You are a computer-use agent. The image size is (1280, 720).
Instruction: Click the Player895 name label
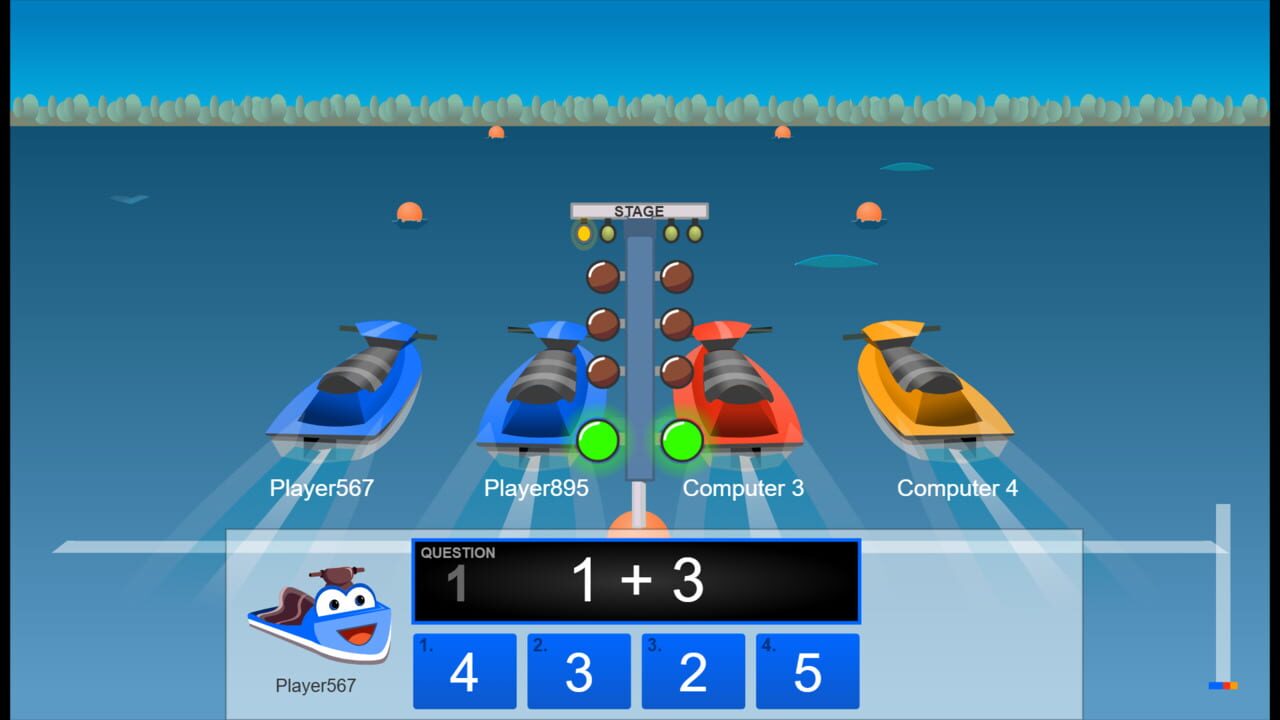[535, 488]
